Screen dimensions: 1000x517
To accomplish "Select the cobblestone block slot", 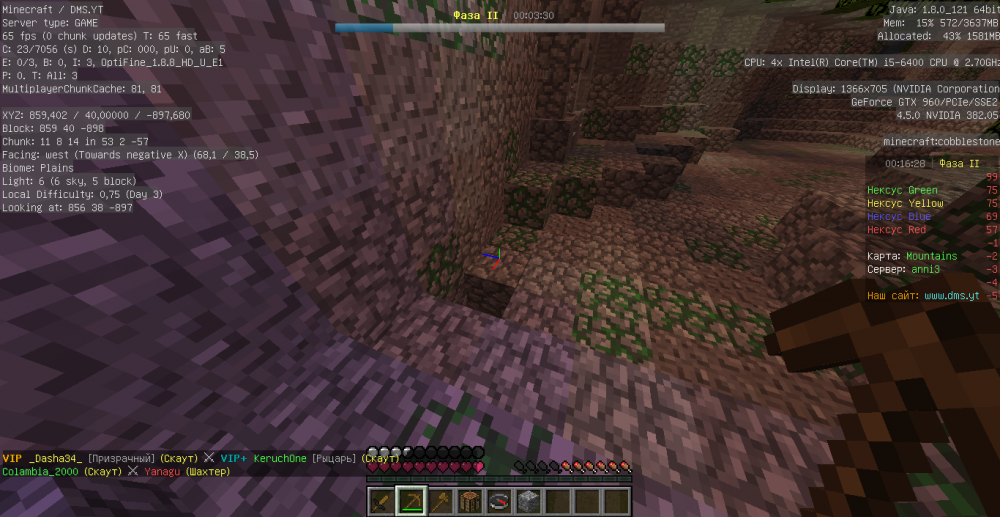I will point(528,500).
